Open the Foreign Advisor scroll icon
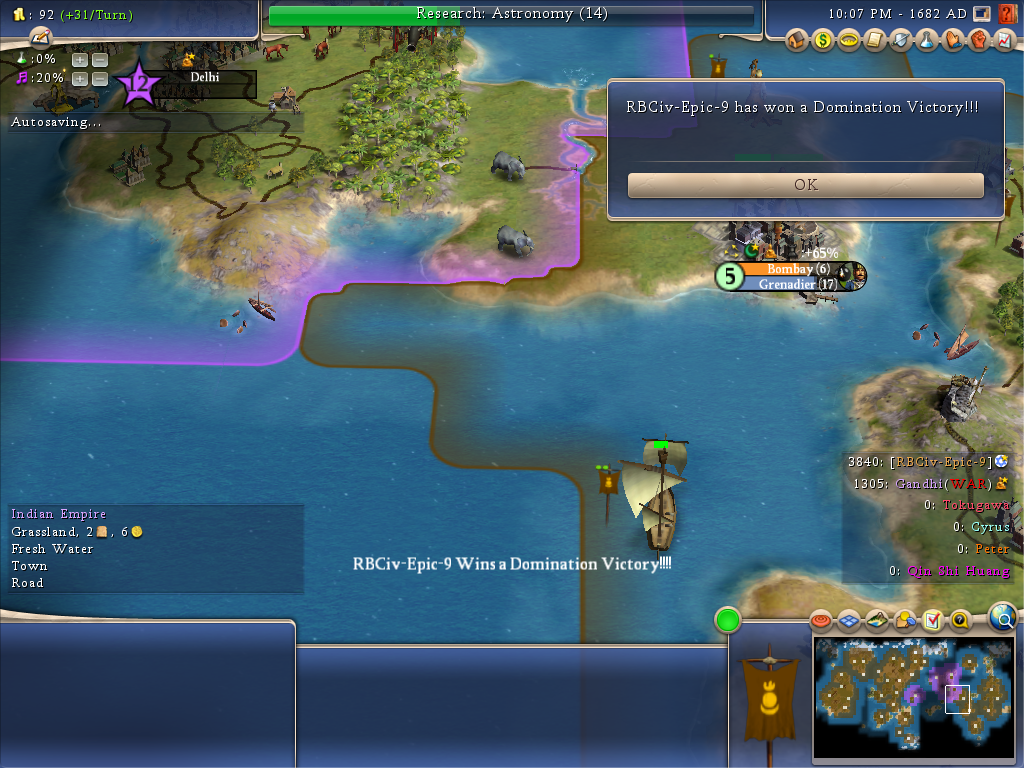Screen dimensions: 1024x768 875,41
